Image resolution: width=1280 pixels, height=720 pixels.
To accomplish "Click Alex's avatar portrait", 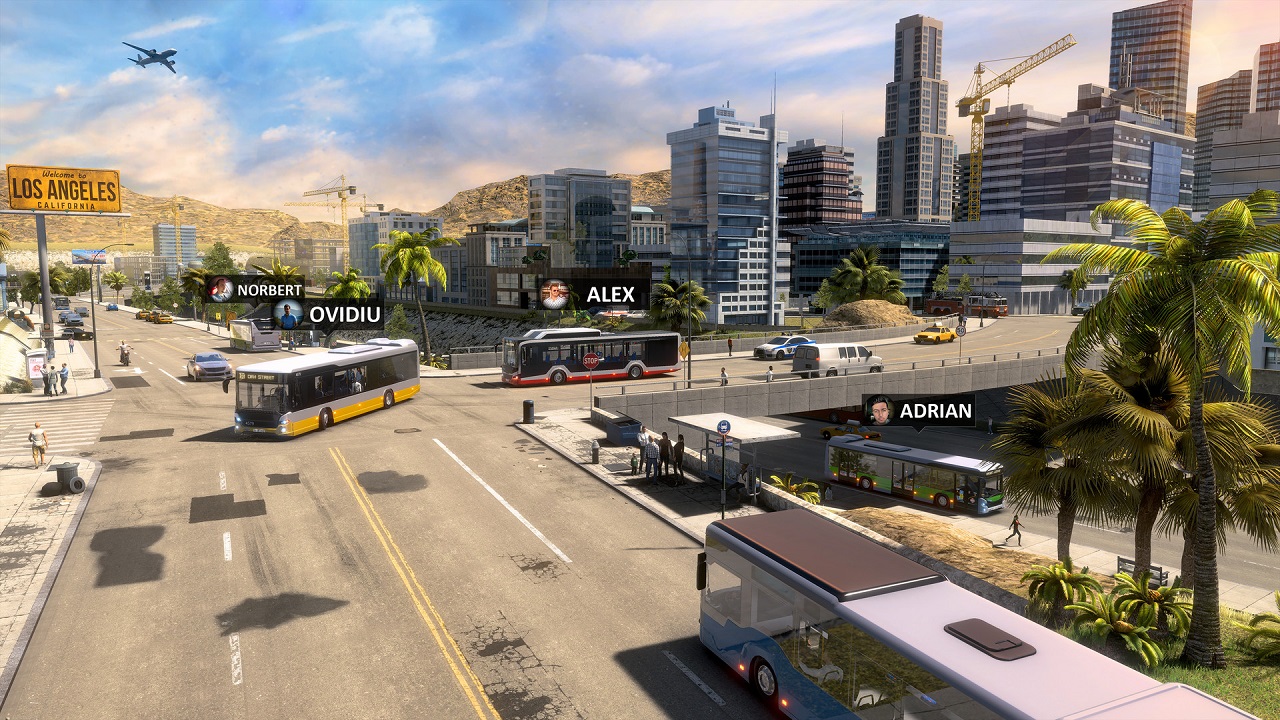I will coord(555,293).
